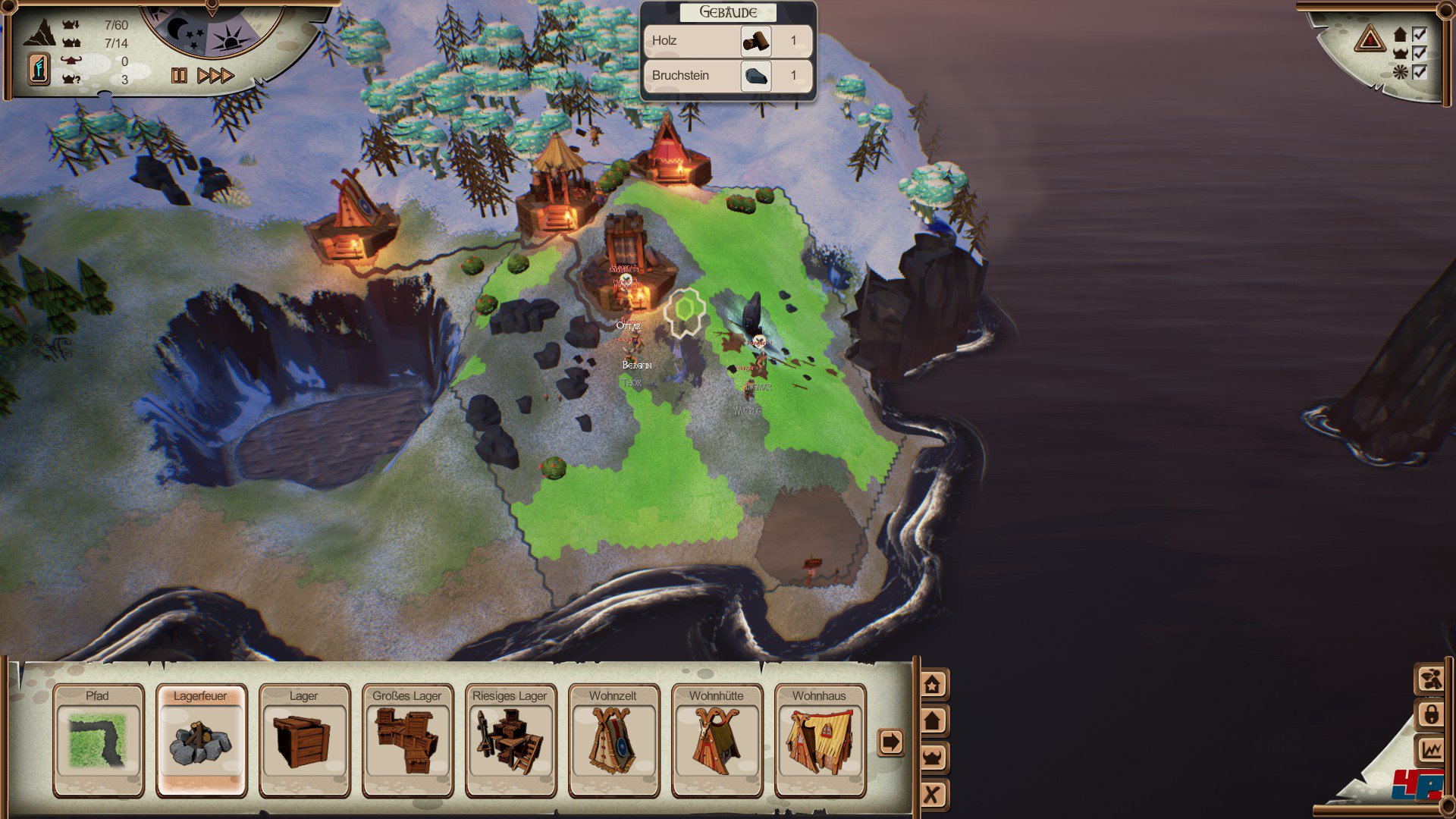Viewport: 1456px width, 819px height.
Task: Switch to the plain house category tab
Action: [932, 720]
